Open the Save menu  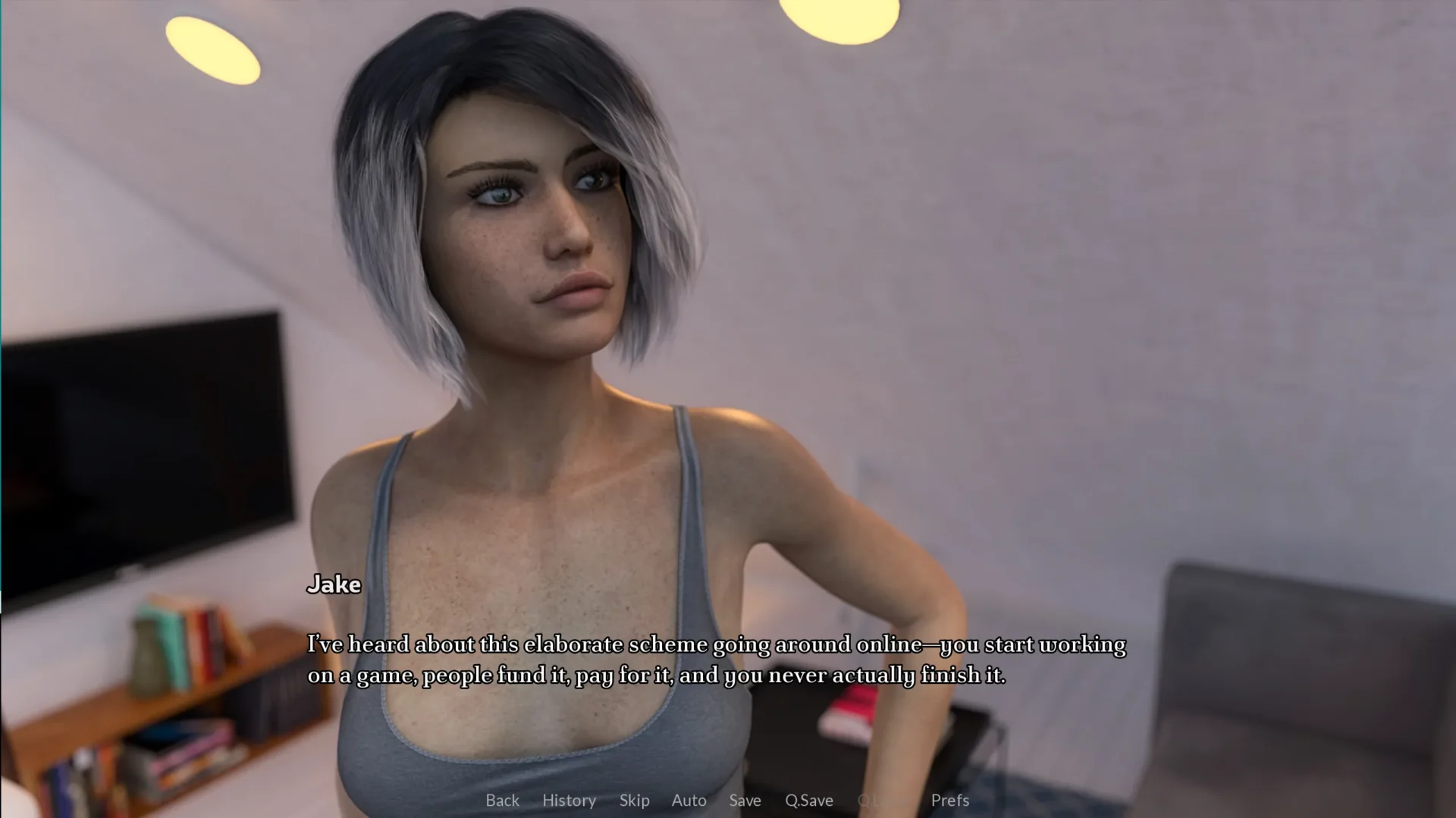pyautogui.click(x=745, y=801)
